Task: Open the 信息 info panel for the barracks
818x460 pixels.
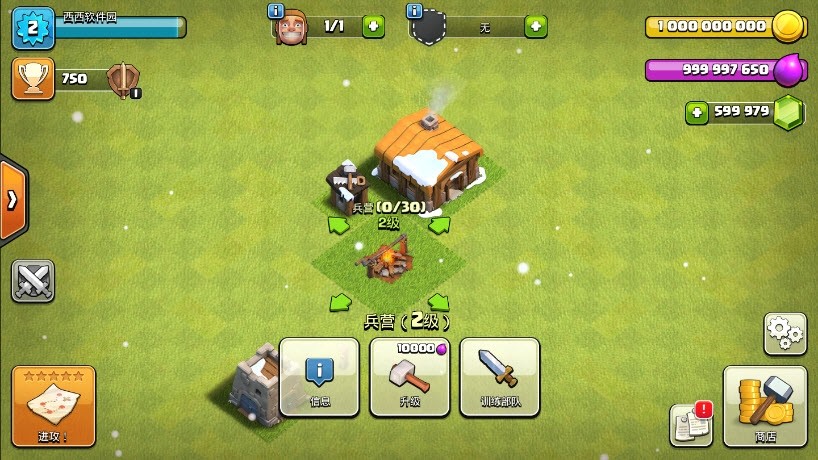Action: (x=319, y=376)
